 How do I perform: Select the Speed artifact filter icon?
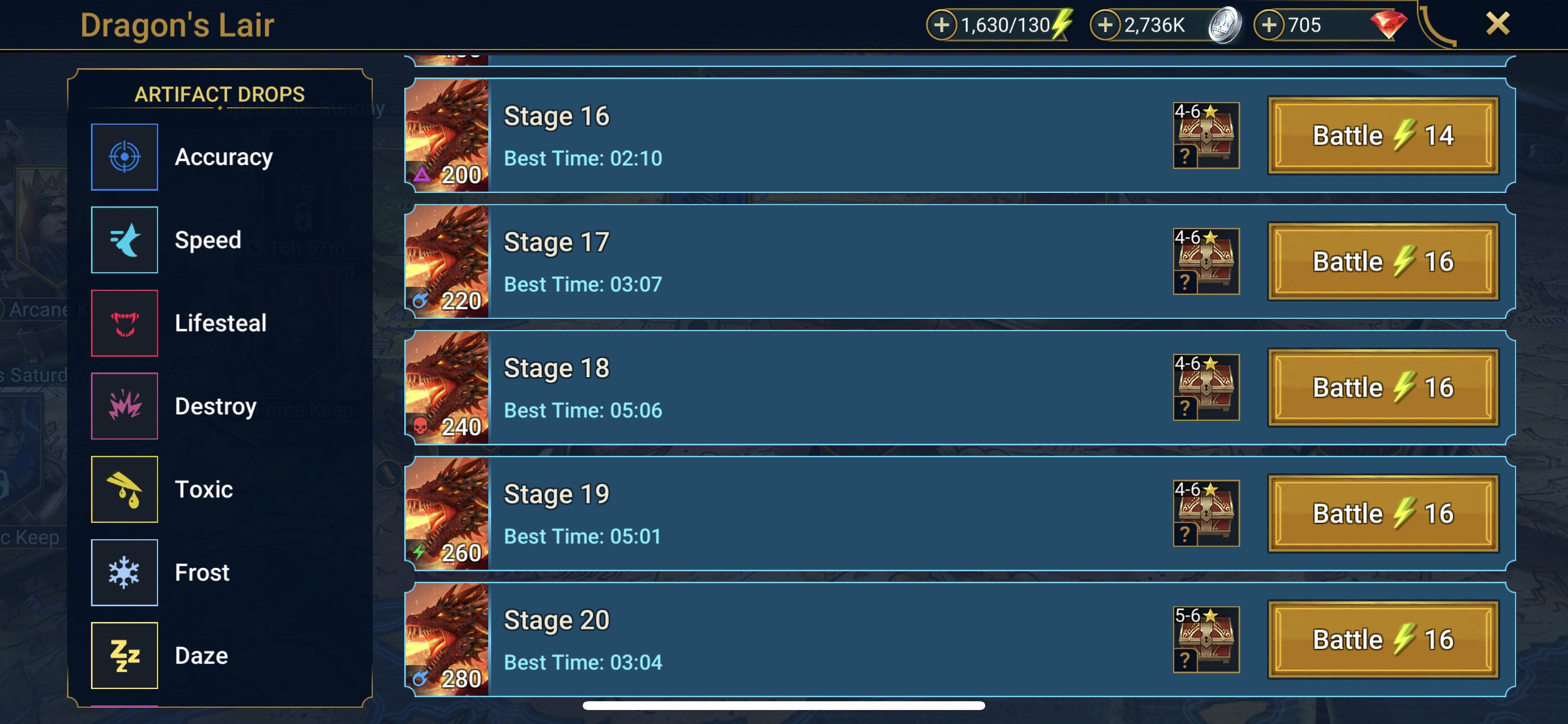(x=124, y=240)
